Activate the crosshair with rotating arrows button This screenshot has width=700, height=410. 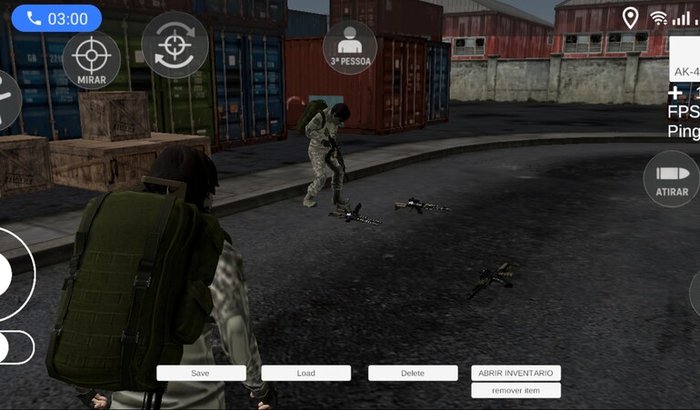click(175, 45)
